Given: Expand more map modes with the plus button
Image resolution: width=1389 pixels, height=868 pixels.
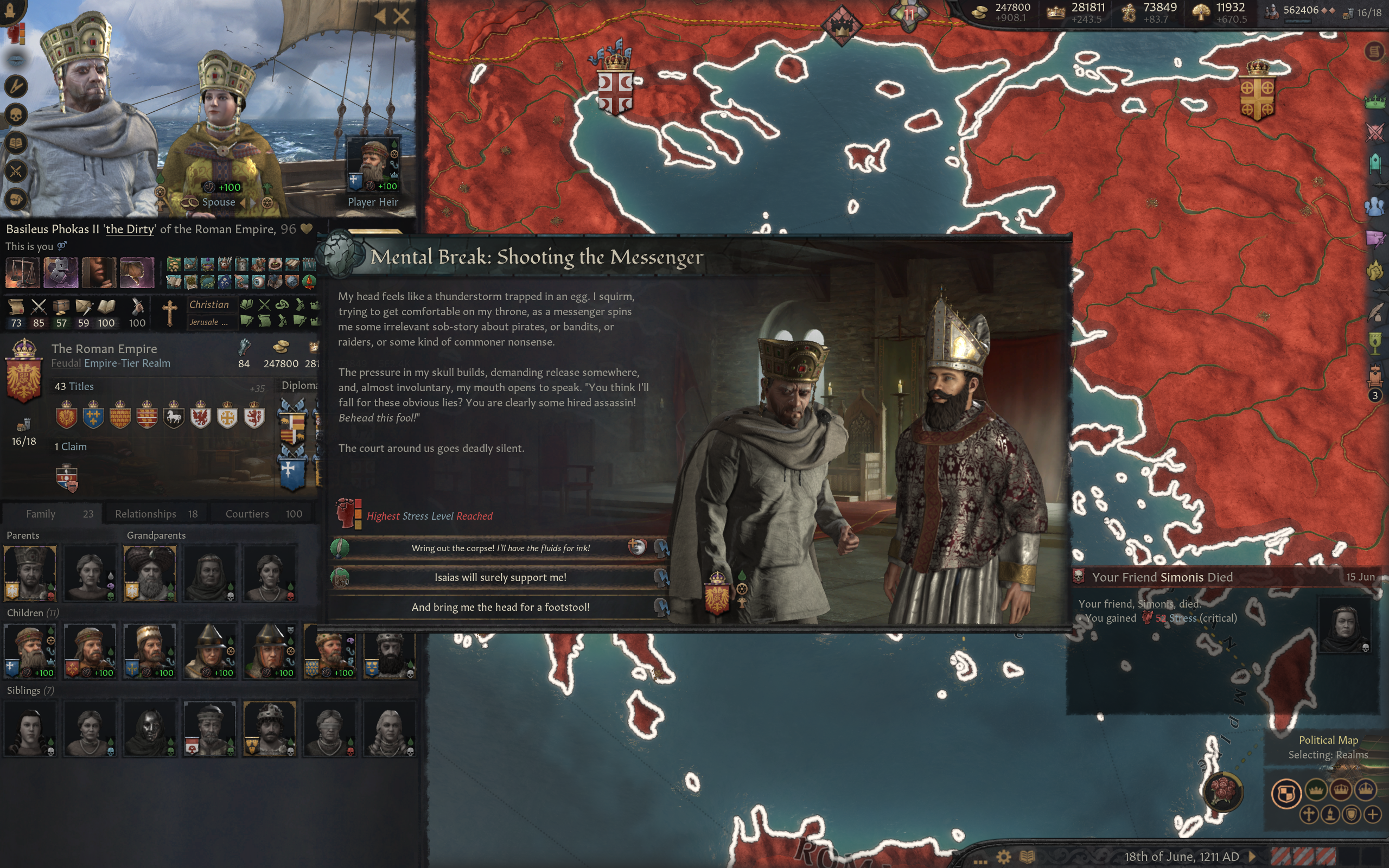Looking at the screenshot, I should [x=1373, y=814].
